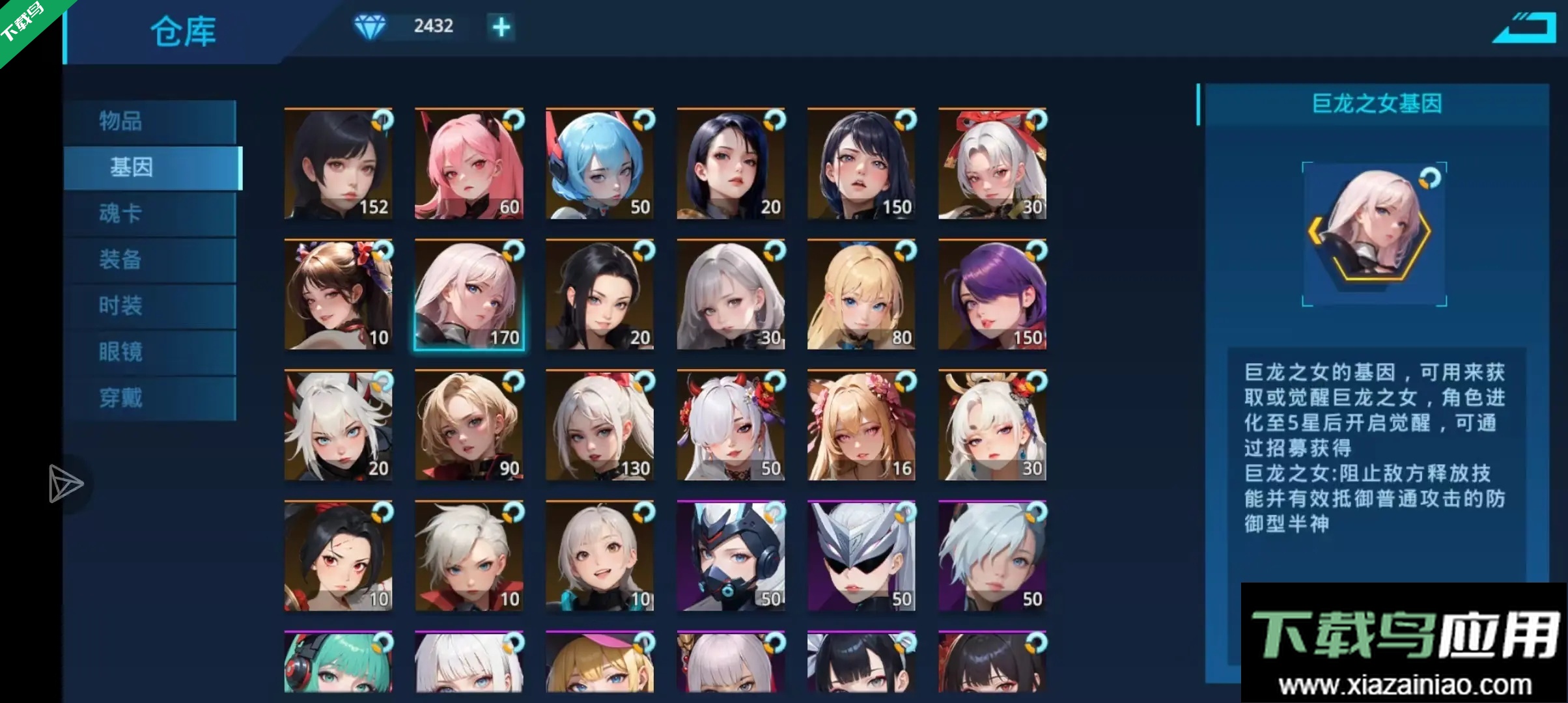Pick the short blonde gene showing 90
The height and width of the screenshot is (703, 1568).
click(469, 426)
